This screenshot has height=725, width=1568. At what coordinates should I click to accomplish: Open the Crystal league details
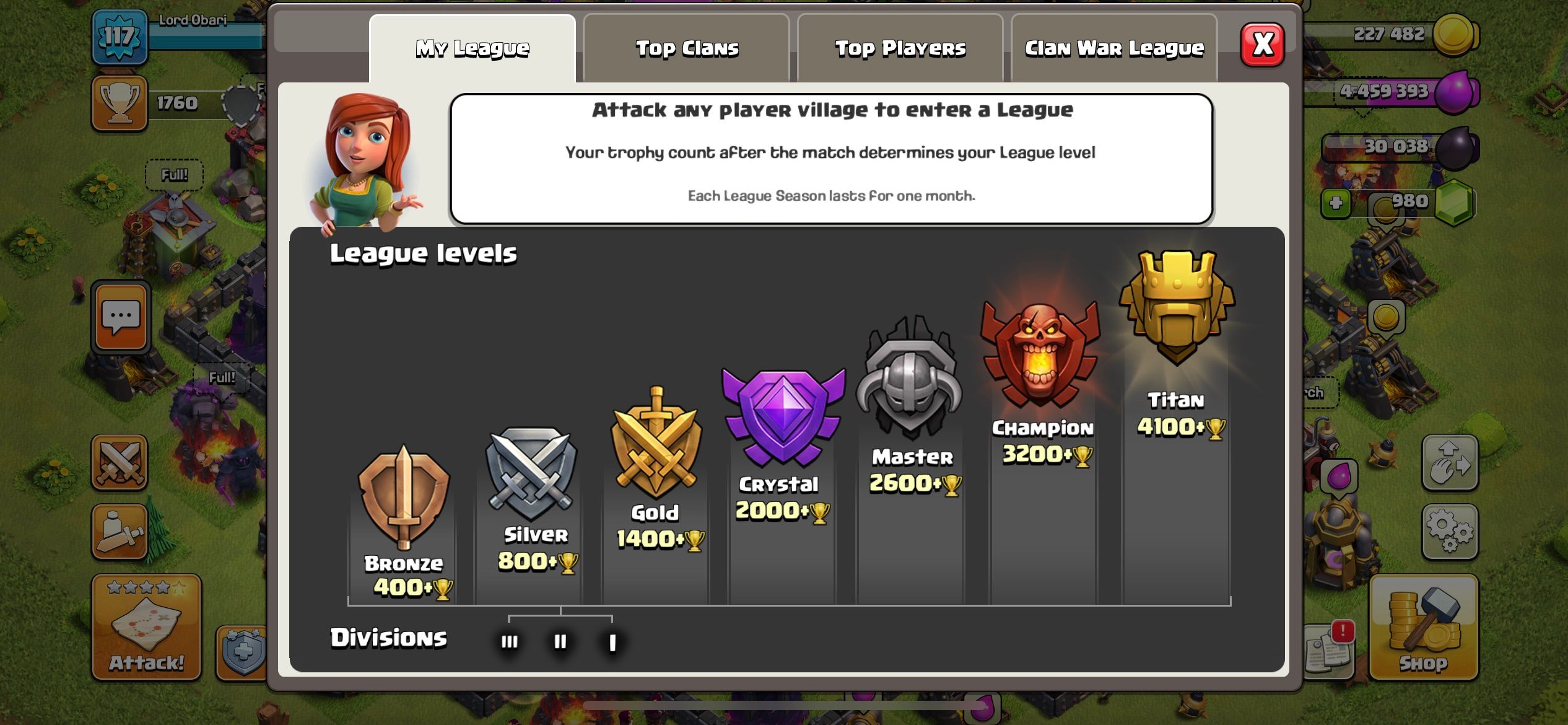tap(778, 415)
